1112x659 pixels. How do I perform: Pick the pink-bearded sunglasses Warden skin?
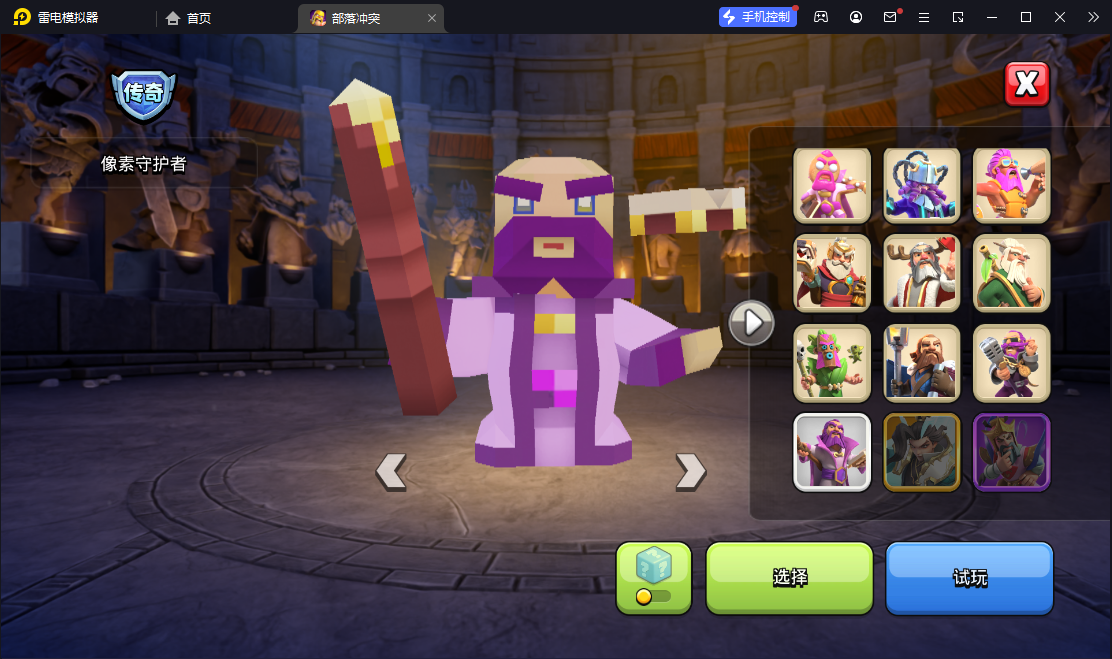[1011, 184]
